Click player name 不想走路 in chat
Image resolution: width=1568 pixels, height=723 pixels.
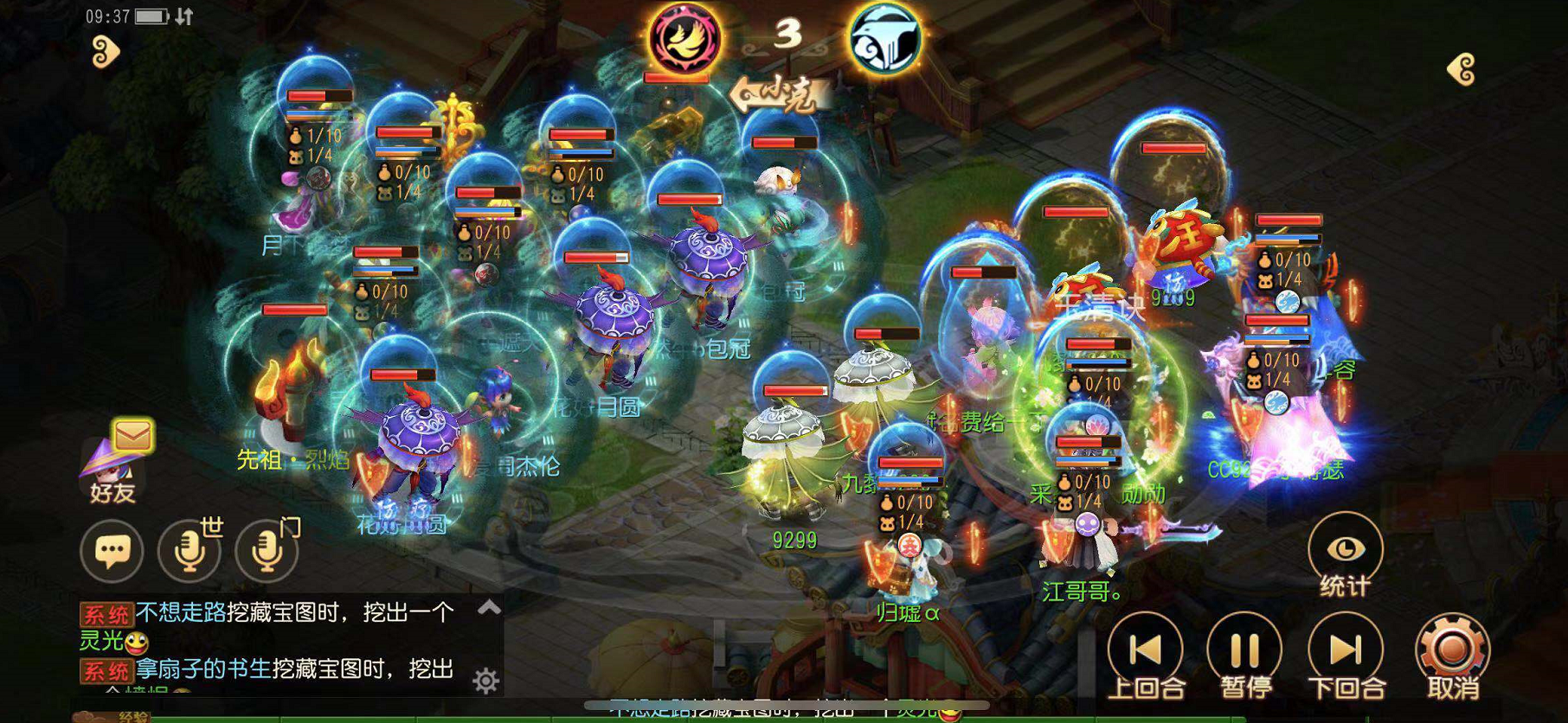(x=181, y=612)
